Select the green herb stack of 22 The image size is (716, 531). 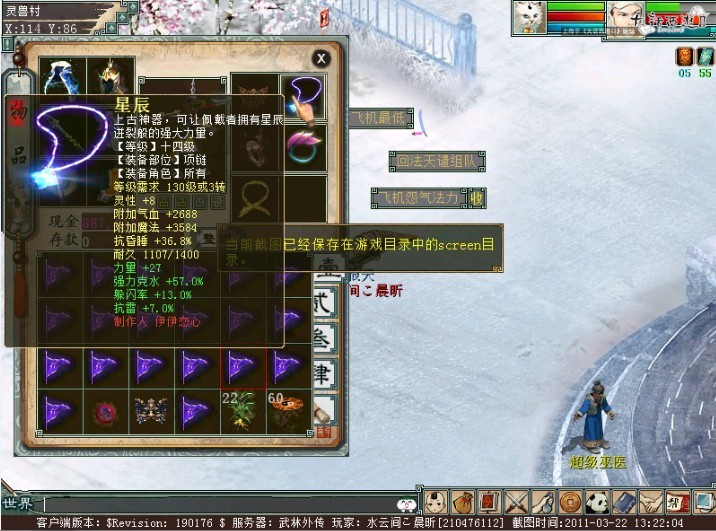[x=242, y=410]
